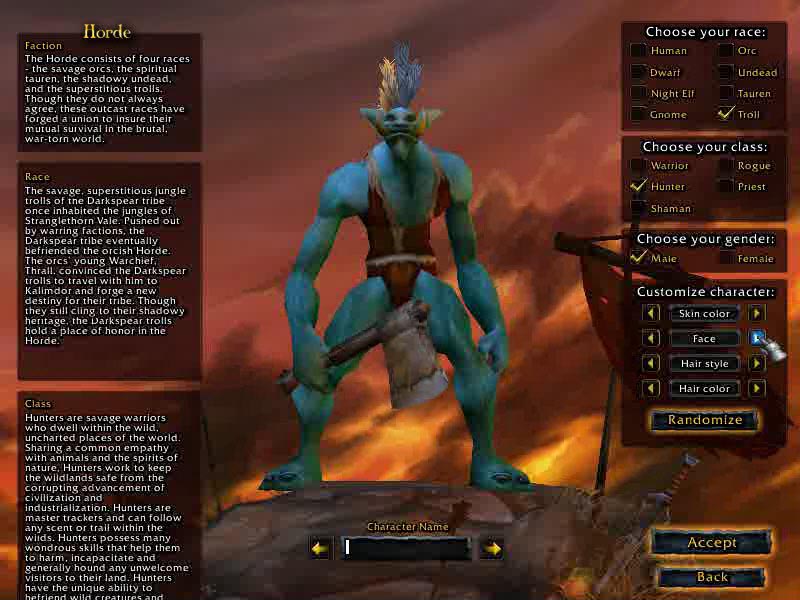Pick the Dwarf race option
800x600 pixels.
pyautogui.click(x=638, y=72)
